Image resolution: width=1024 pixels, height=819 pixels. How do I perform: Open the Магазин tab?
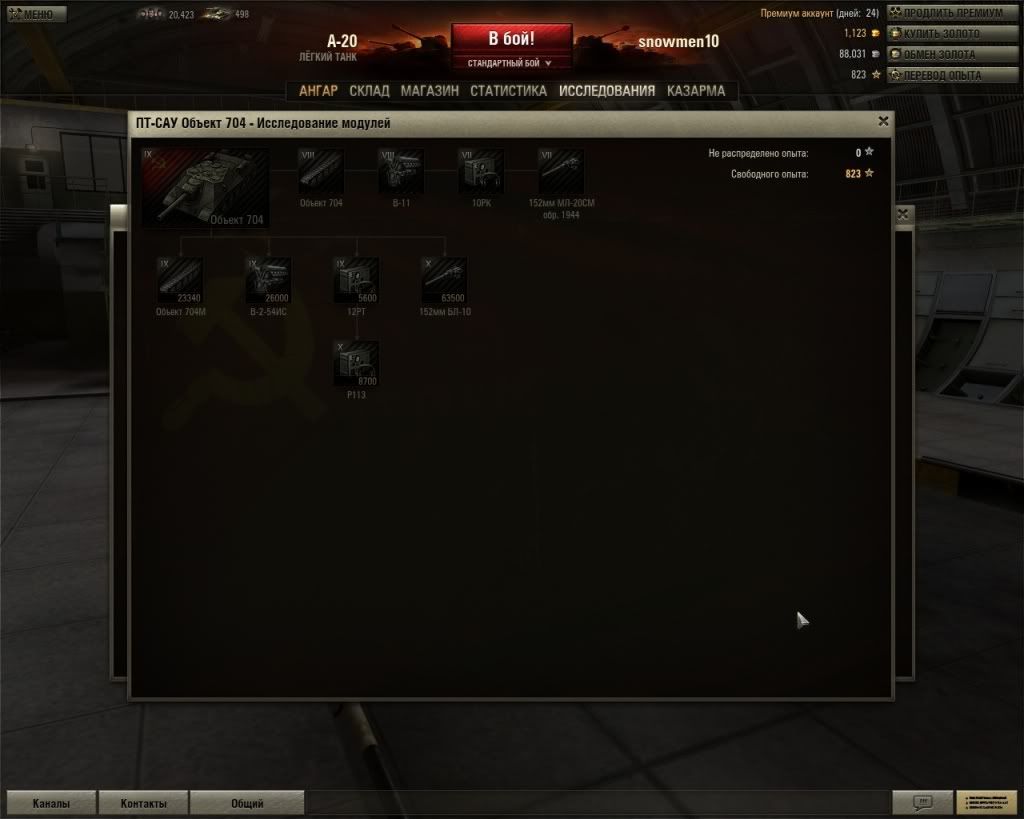(x=430, y=91)
